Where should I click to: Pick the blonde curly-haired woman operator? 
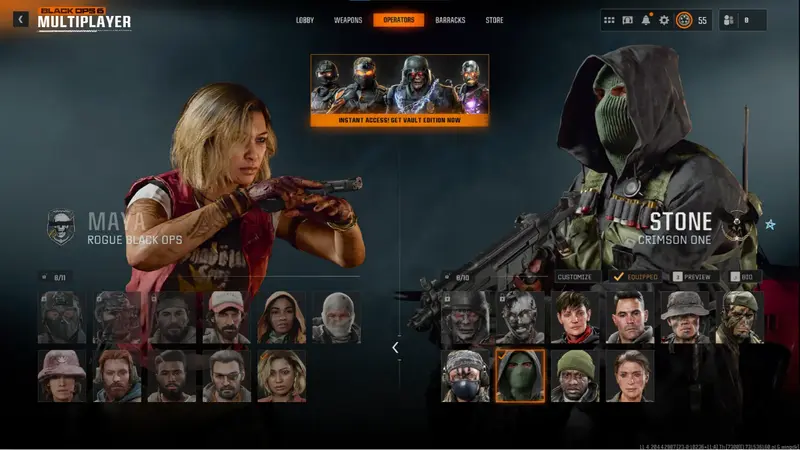coord(282,375)
